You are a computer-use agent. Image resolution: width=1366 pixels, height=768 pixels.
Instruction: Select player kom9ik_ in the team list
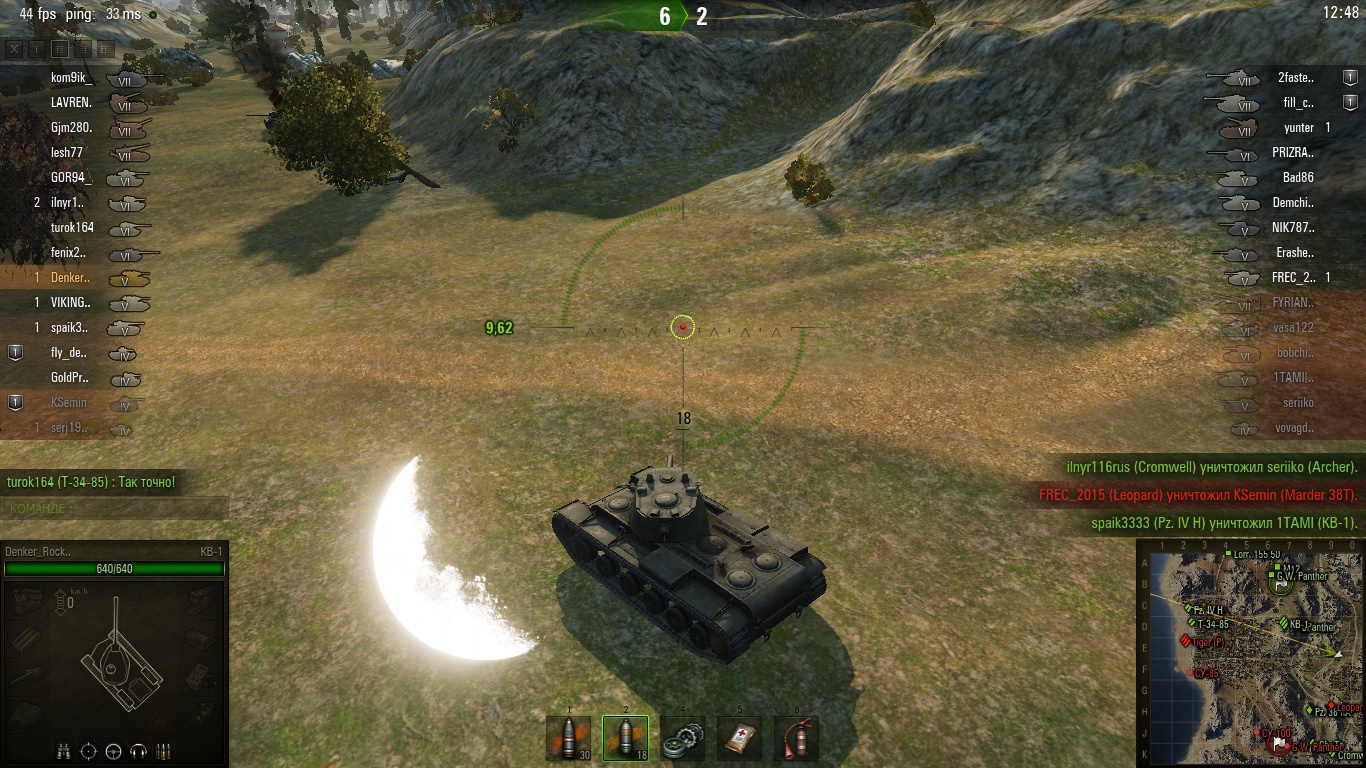click(x=71, y=78)
